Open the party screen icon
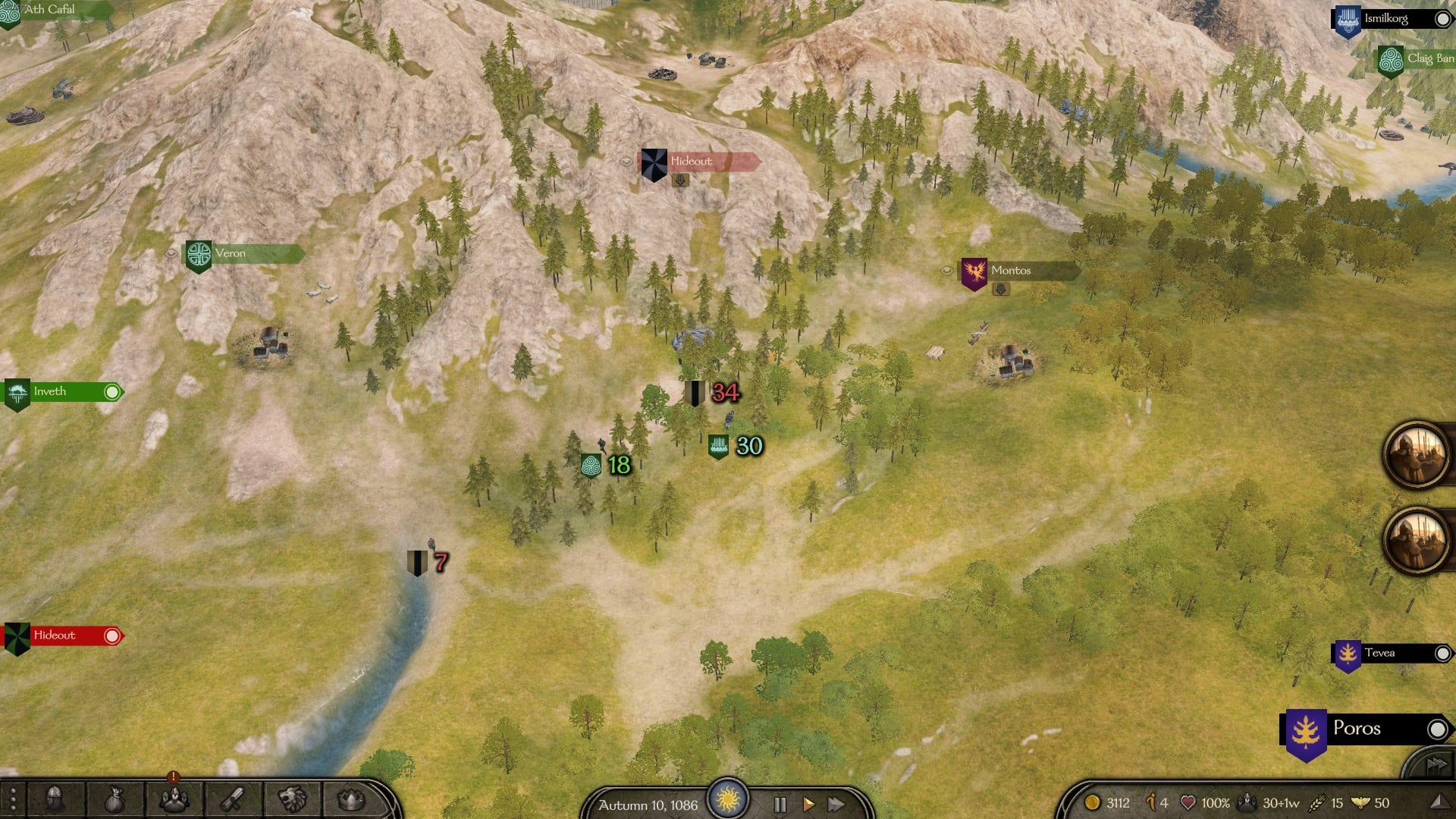The height and width of the screenshot is (819, 1456). 174,799
